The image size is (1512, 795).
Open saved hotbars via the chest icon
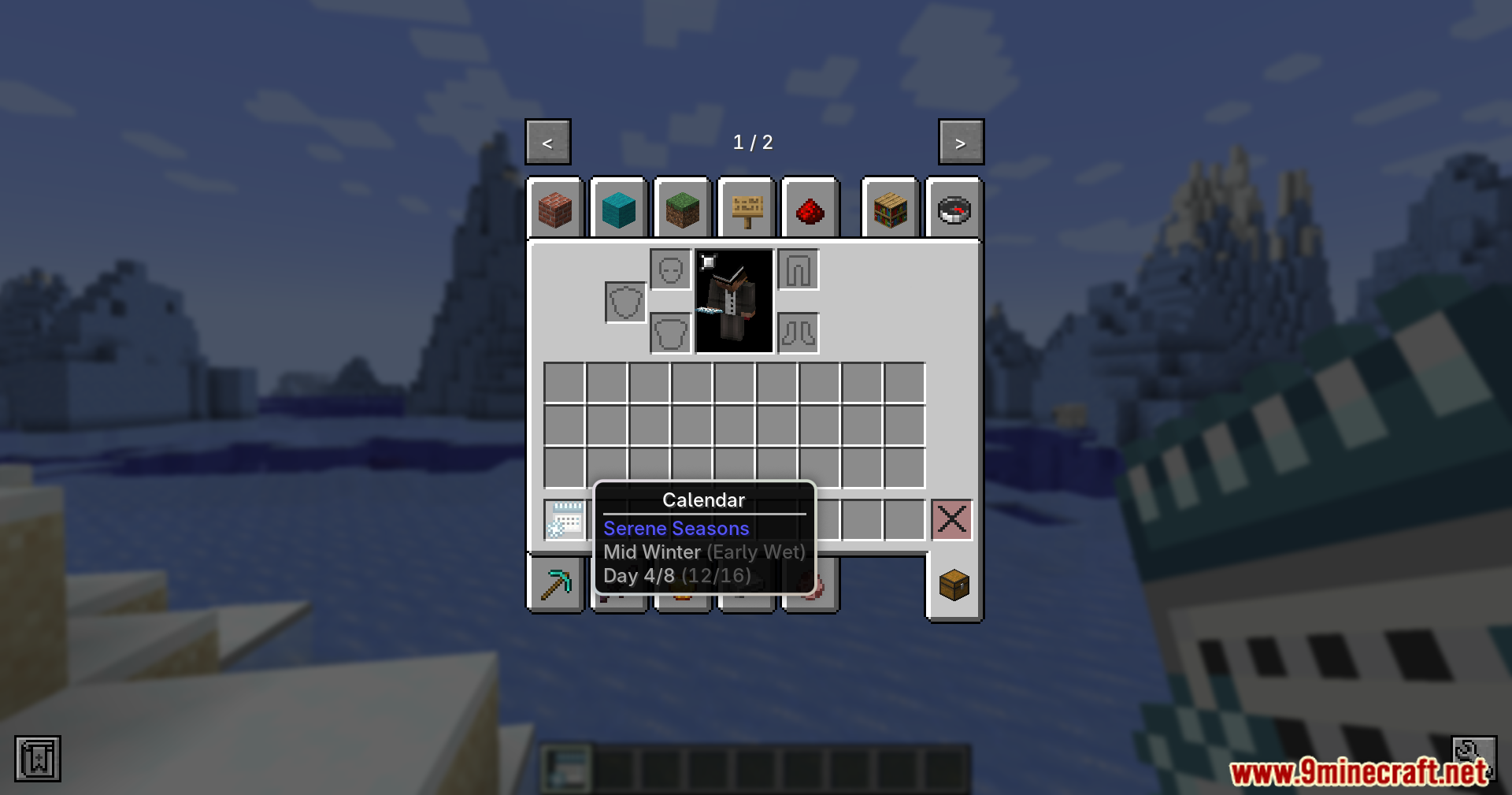click(953, 585)
